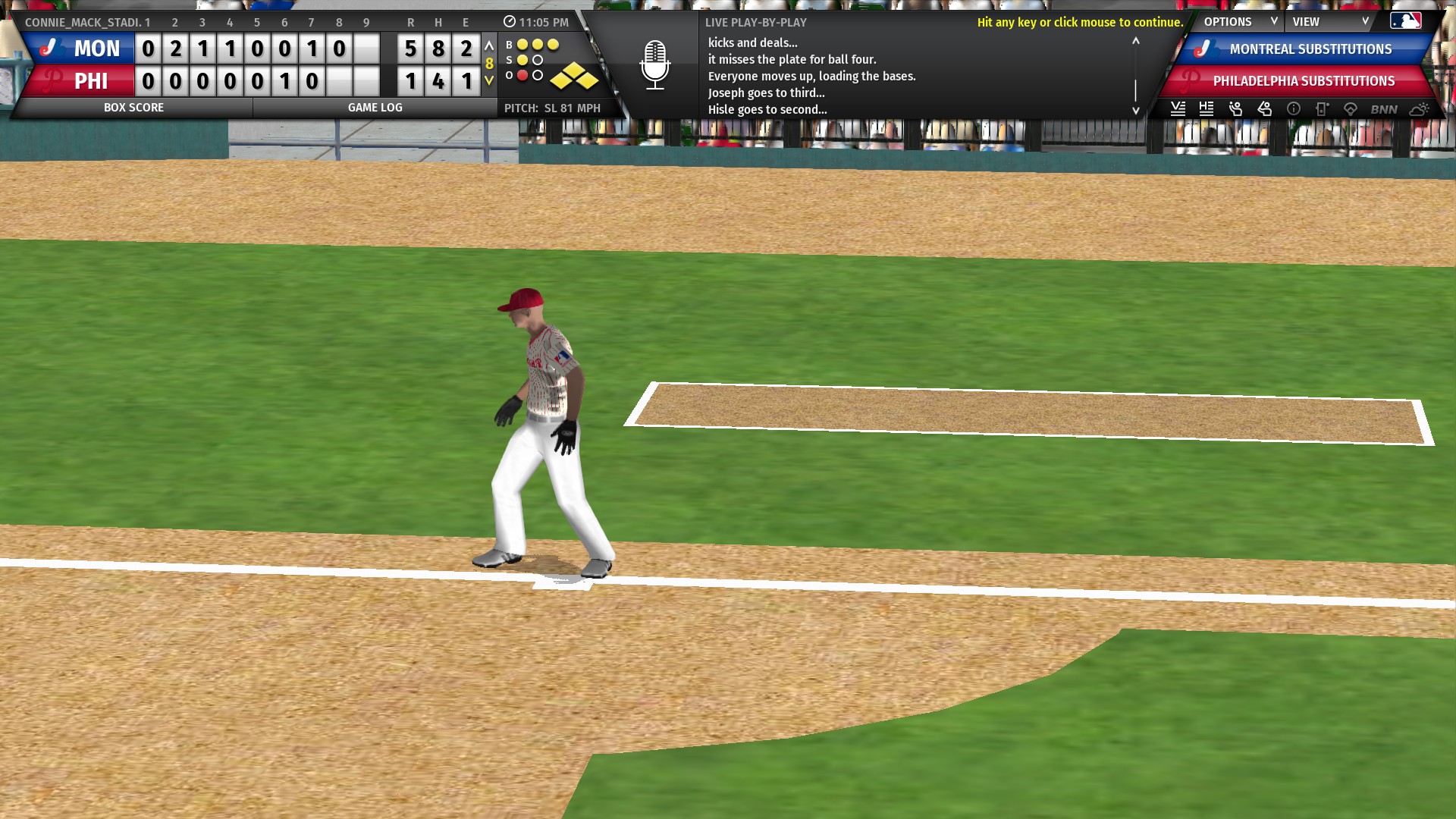Show the weather cloud-and-sun icon

click(1419, 109)
